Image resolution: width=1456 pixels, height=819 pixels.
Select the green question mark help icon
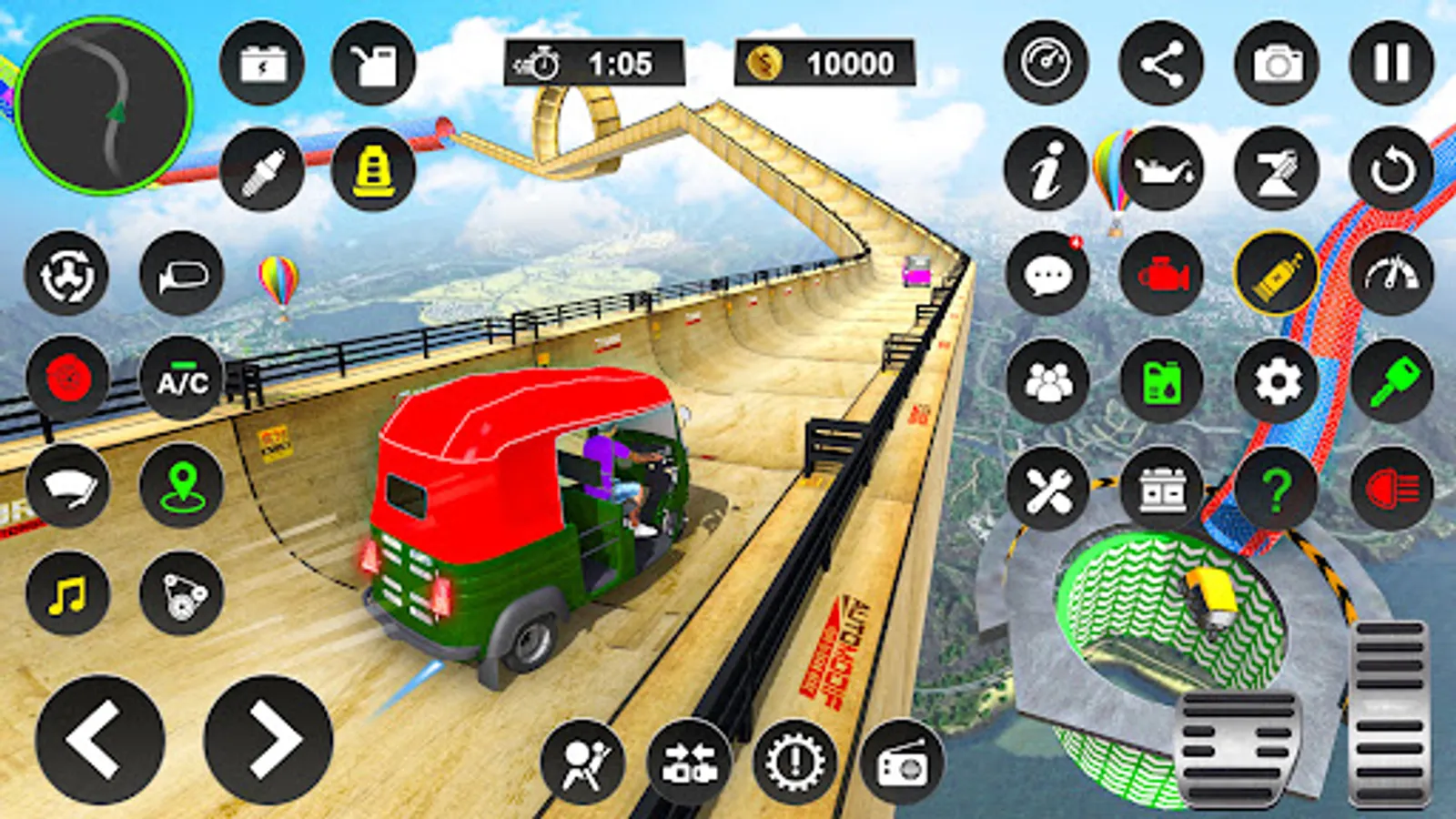coord(1277,489)
